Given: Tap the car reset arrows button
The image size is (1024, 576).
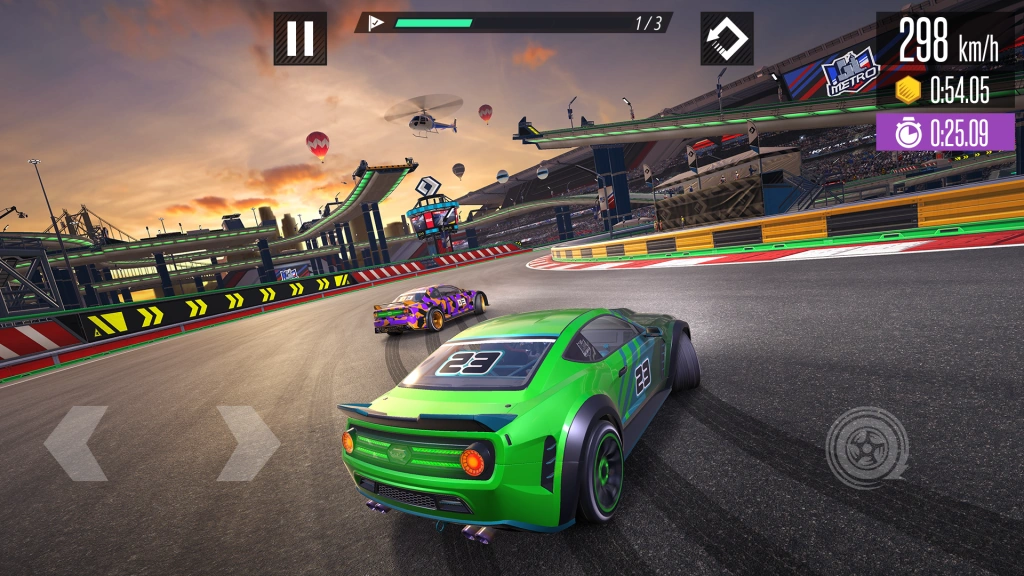Looking at the screenshot, I should pyautogui.click(x=727, y=39).
